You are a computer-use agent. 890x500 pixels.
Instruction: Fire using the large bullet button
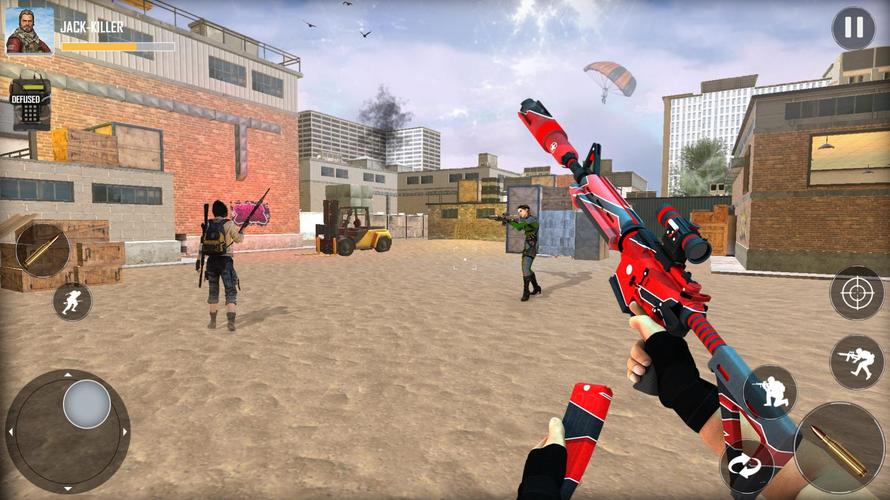pos(839,448)
